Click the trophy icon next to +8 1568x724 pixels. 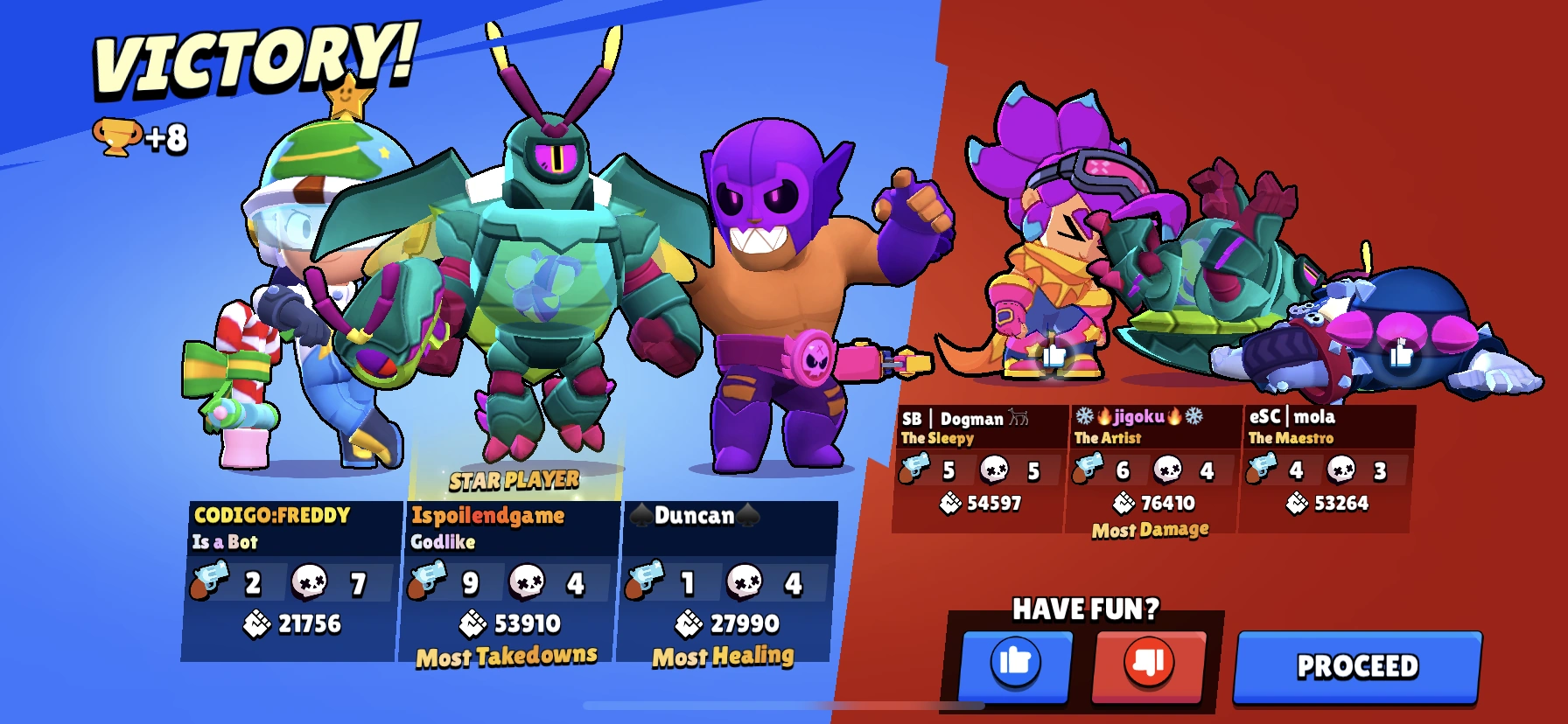pyautogui.click(x=118, y=136)
